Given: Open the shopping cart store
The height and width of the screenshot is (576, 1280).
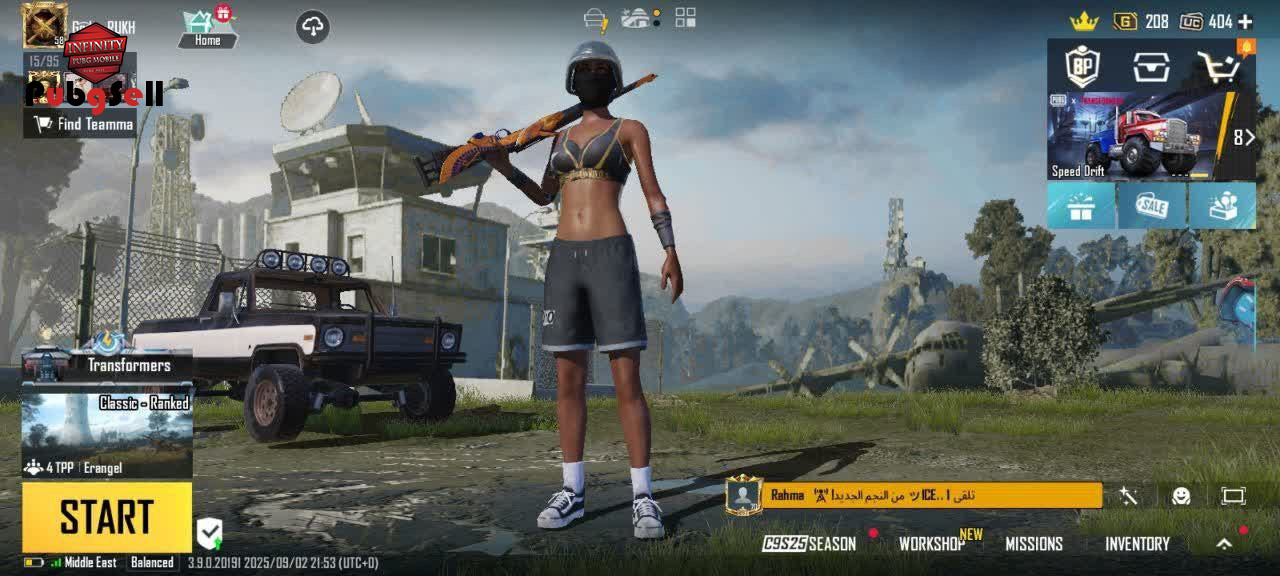Looking at the screenshot, I should coord(1220,66).
